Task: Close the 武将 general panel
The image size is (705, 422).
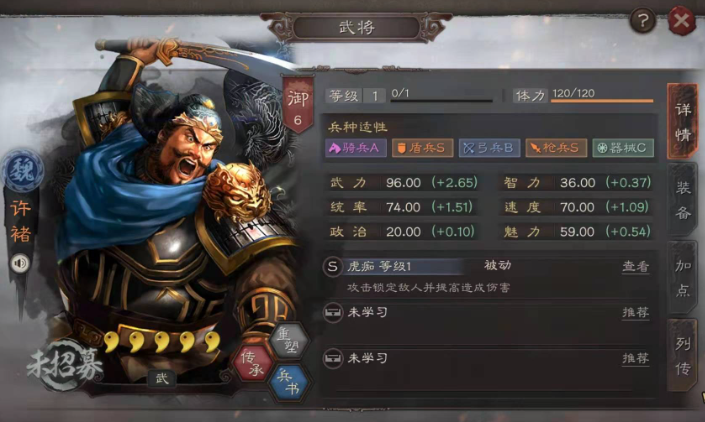Action: (682, 18)
